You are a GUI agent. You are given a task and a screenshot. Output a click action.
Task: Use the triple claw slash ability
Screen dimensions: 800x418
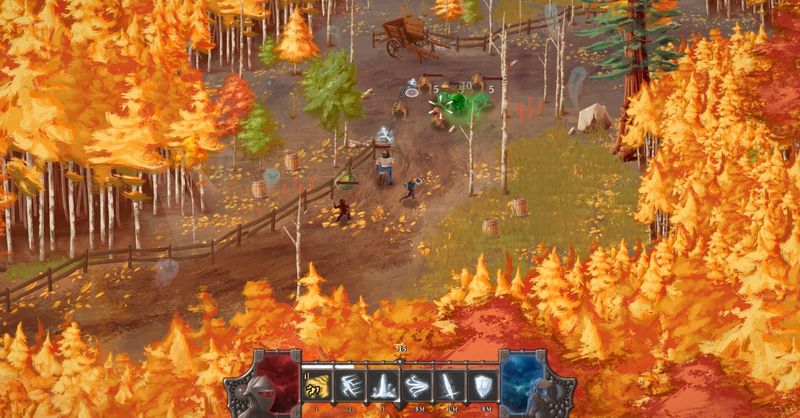pyautogui.click(x=352, y=386)
